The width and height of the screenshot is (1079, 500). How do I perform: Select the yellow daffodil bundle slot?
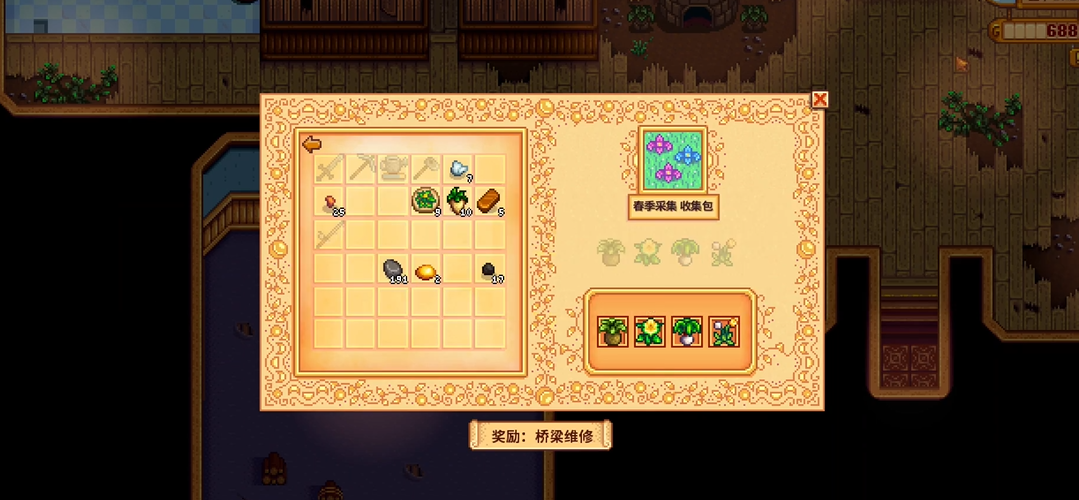(649, 331)
